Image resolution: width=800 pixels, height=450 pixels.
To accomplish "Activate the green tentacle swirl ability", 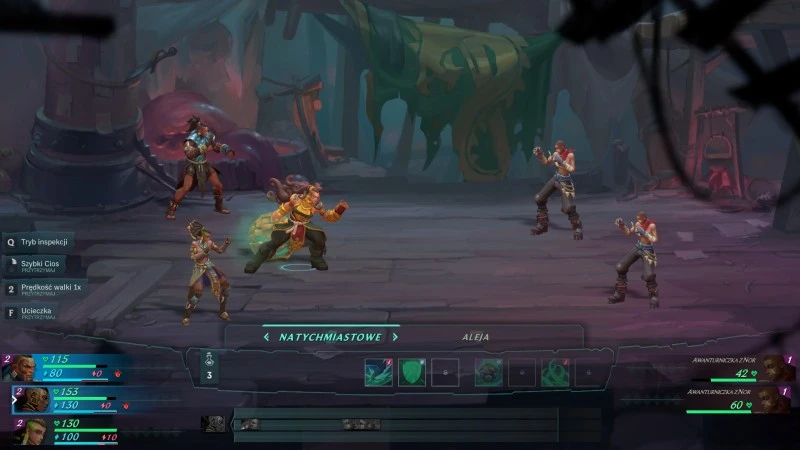I will click(x=555, y=372).
